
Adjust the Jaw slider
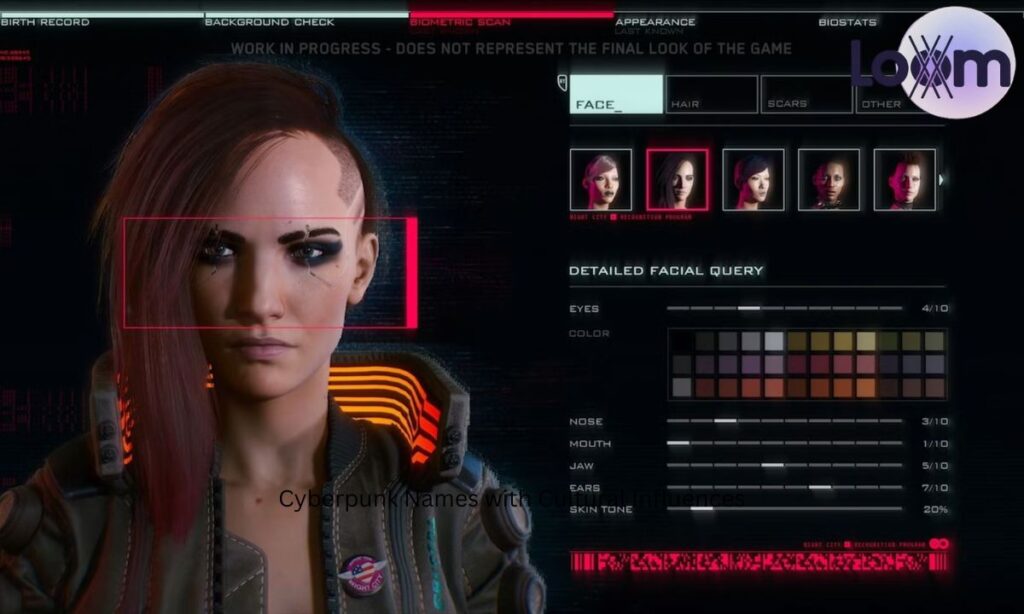click(x=772, y=465)
